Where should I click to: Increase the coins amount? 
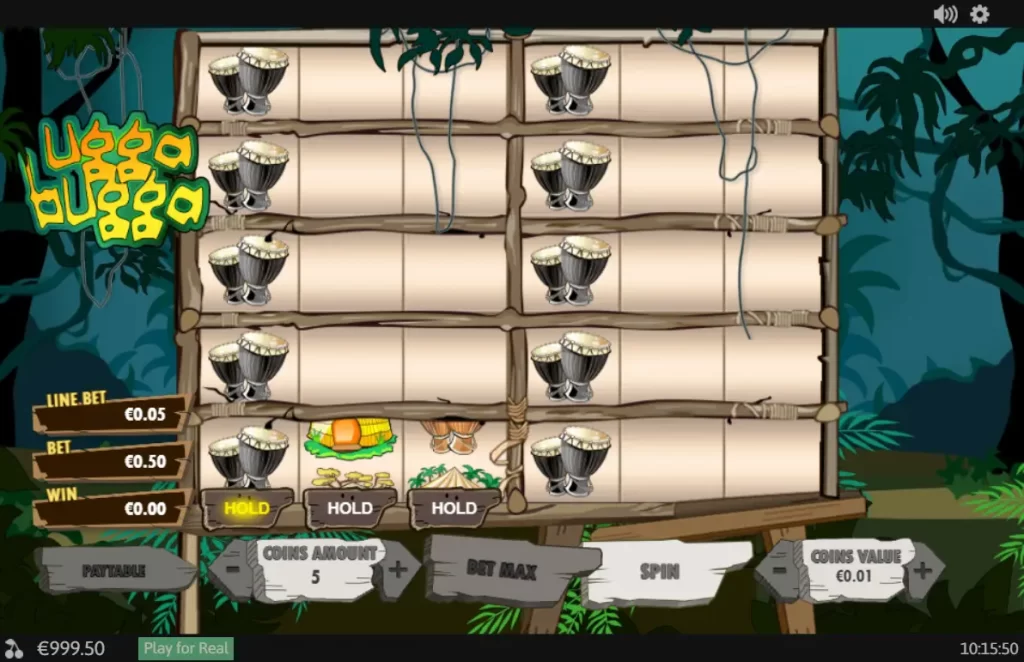397,570
